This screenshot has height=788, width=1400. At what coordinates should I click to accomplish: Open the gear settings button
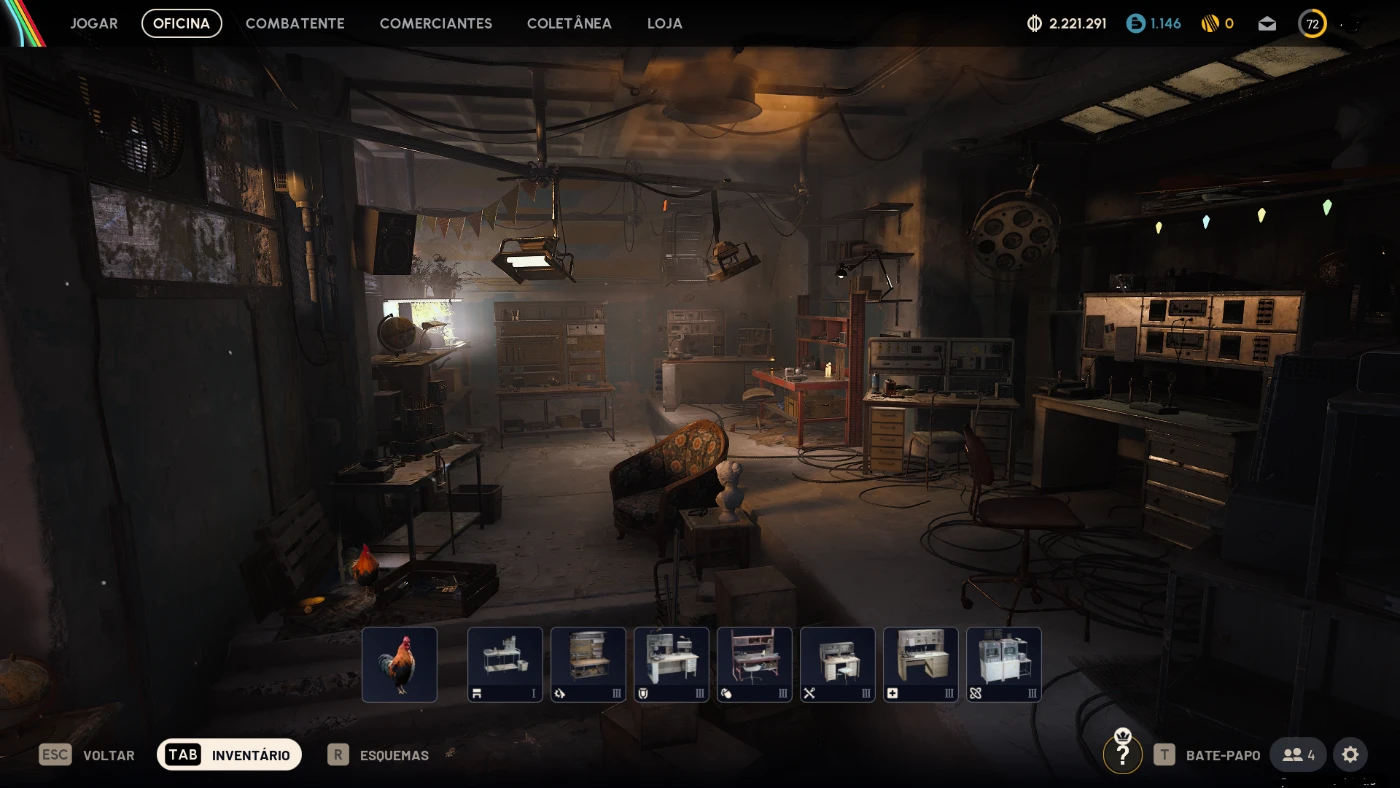coord(1350,754)
